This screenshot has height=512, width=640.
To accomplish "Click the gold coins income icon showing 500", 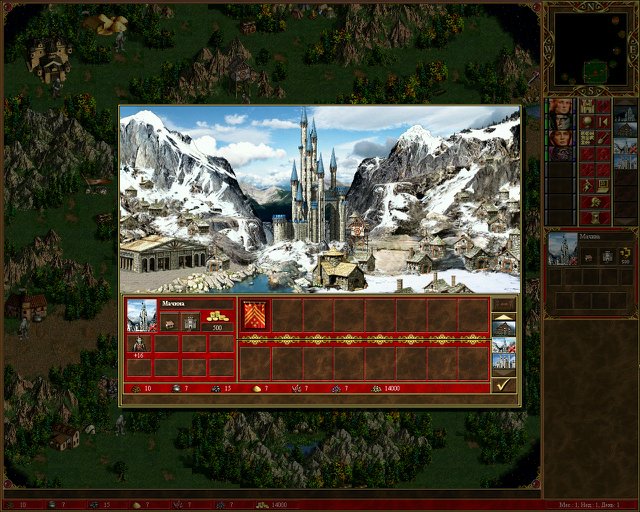I will pos(217,320).
